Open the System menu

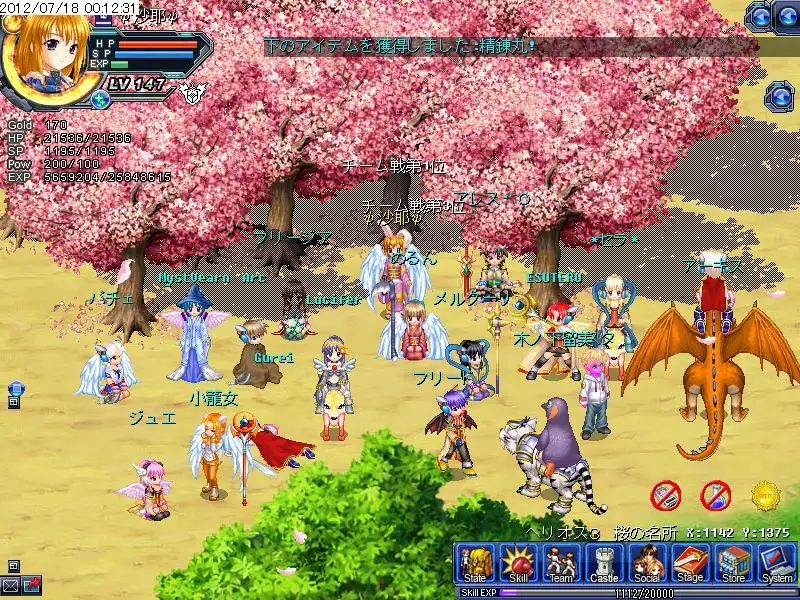pos(776,564)
